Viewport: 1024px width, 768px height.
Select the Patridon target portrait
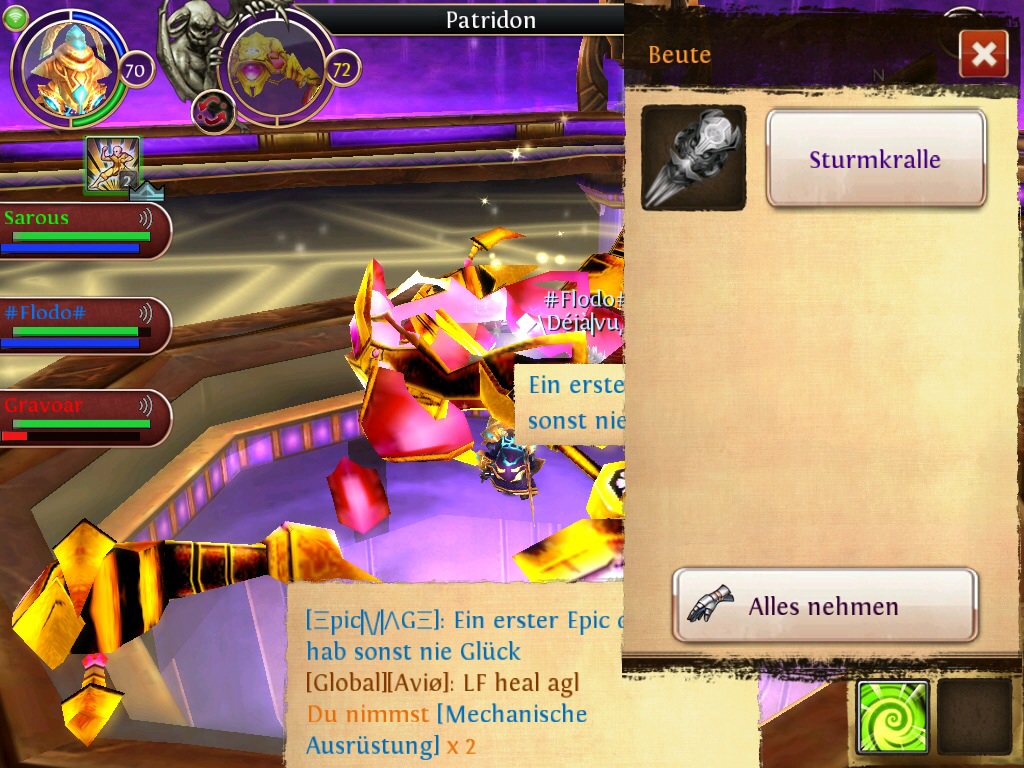pos(274,68)
